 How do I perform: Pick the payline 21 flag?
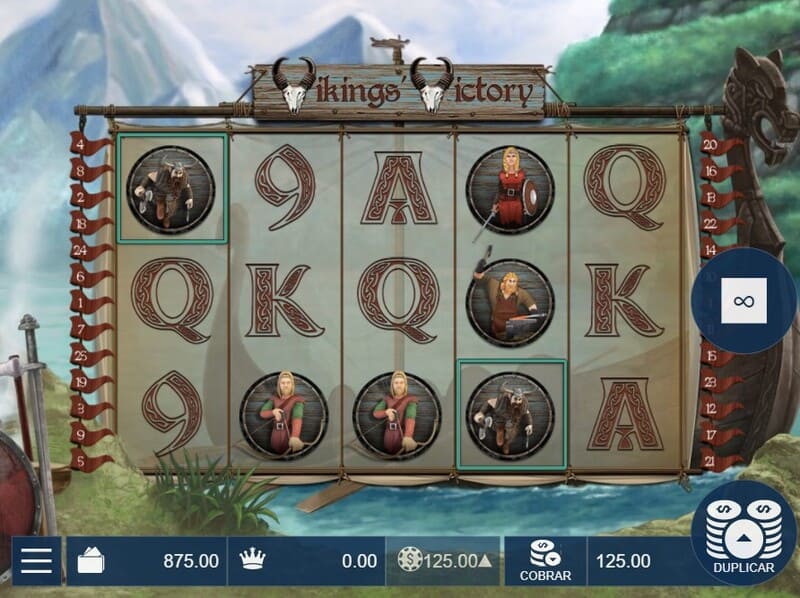point(712,461)
